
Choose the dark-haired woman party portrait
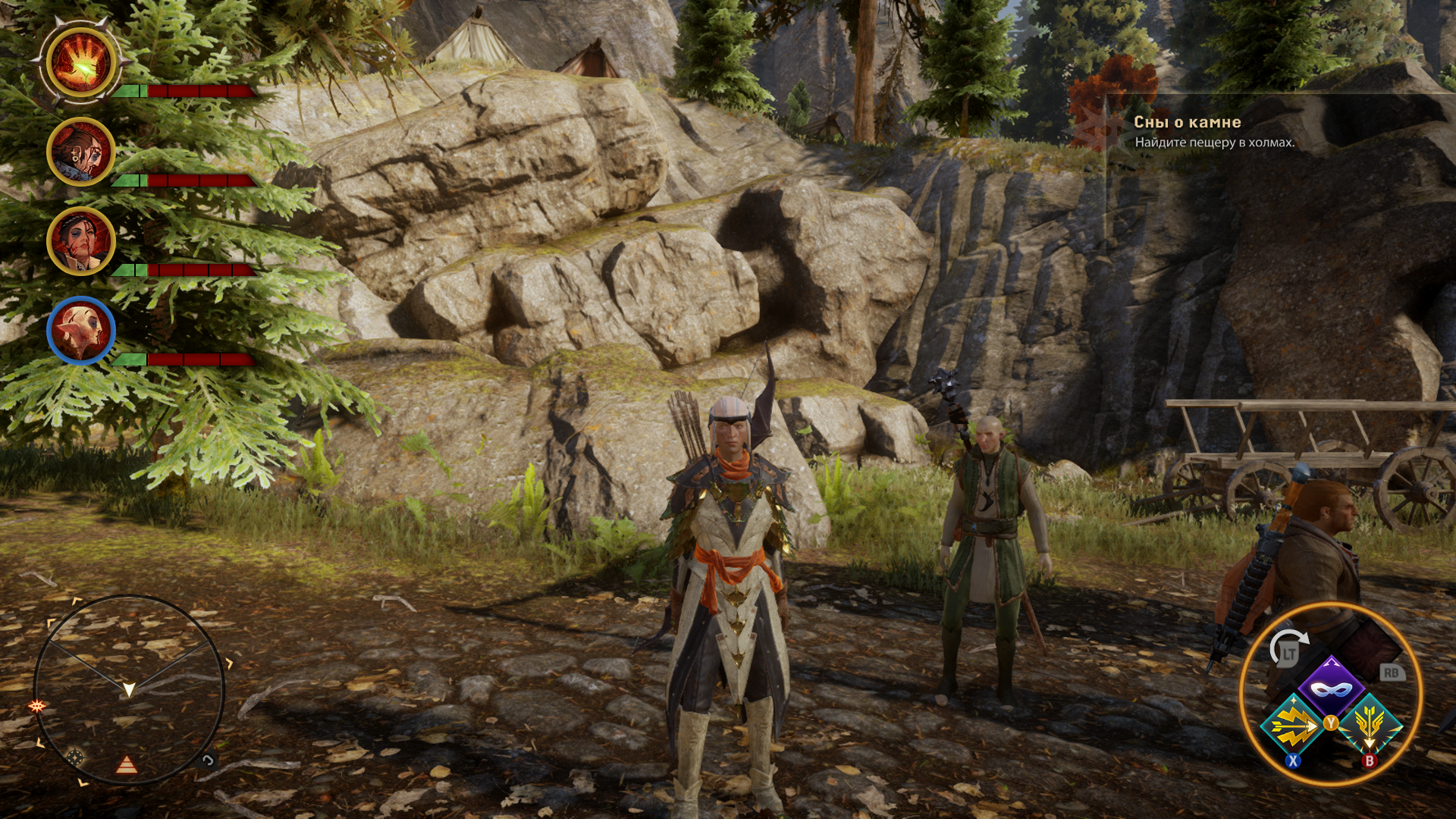81,241
